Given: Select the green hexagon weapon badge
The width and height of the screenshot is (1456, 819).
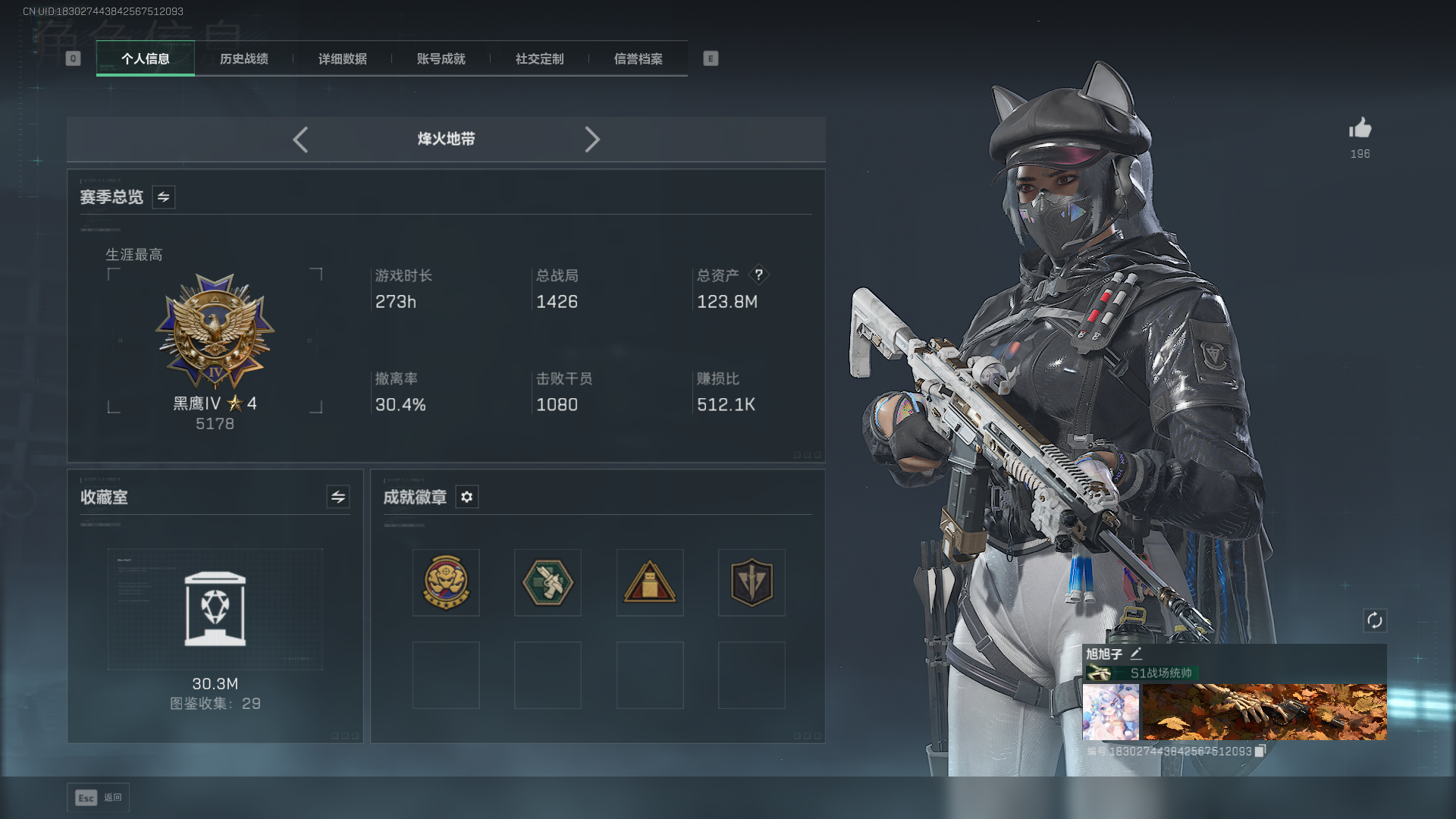Looking at the screenshot, I should (548, 582).
